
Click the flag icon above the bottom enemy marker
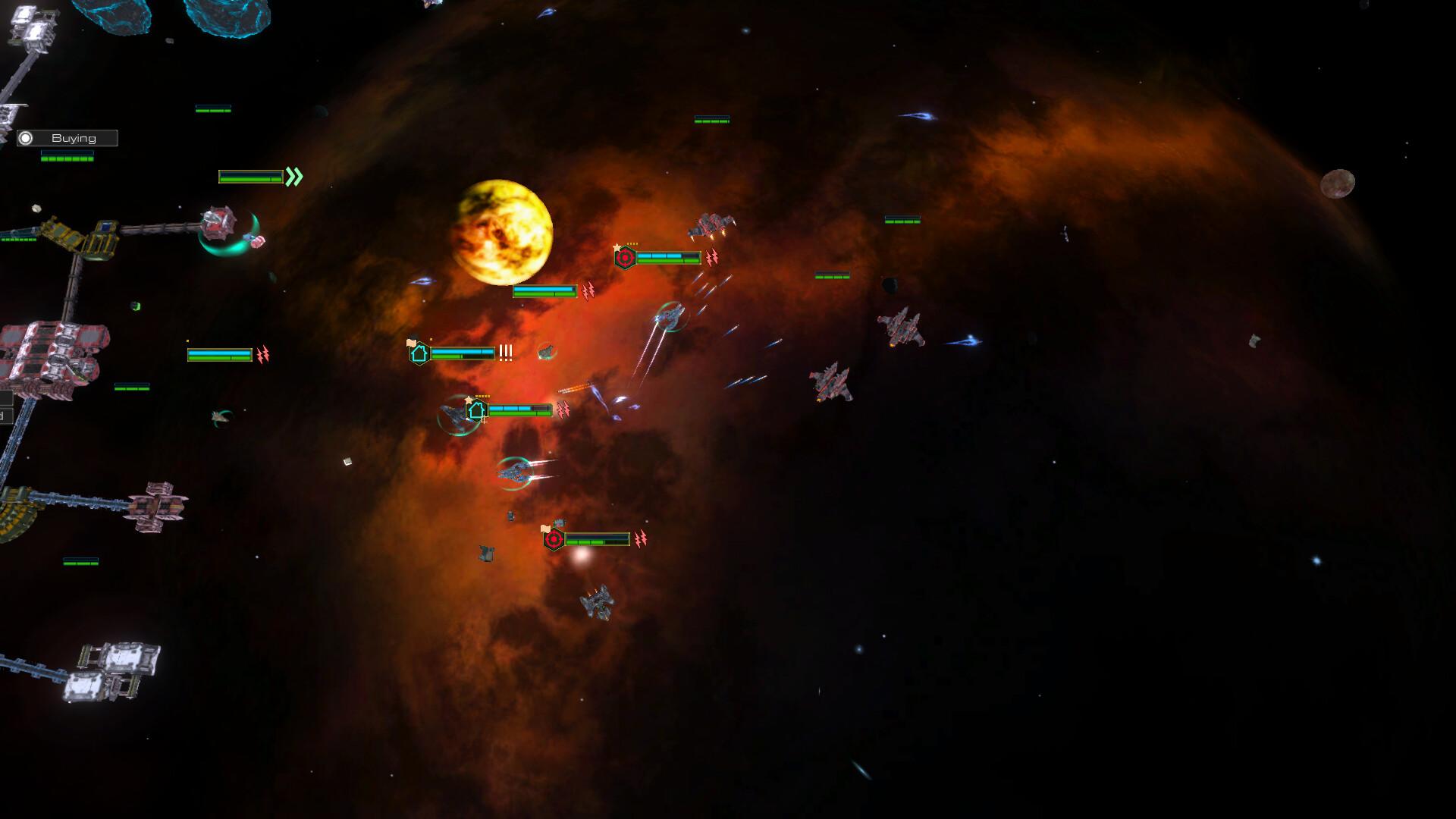click(x=546, y=529)
